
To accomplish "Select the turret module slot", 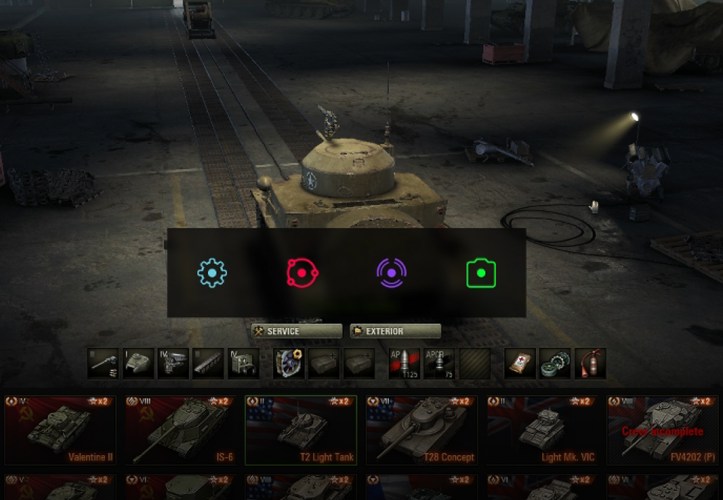I will pyautogui.click(x=138, y=363).
